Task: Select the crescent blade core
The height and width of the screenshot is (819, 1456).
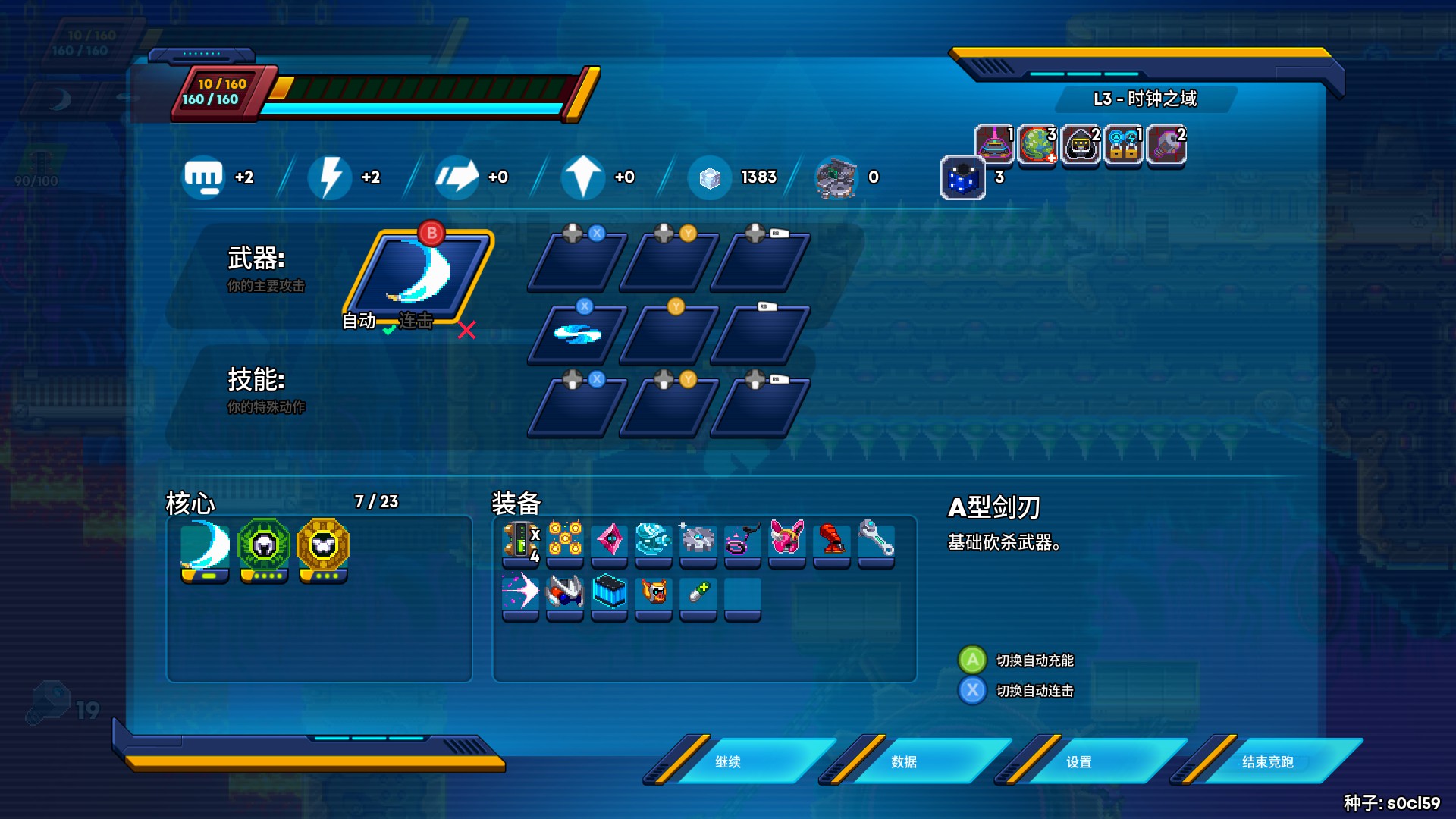Action: (205, 546)
